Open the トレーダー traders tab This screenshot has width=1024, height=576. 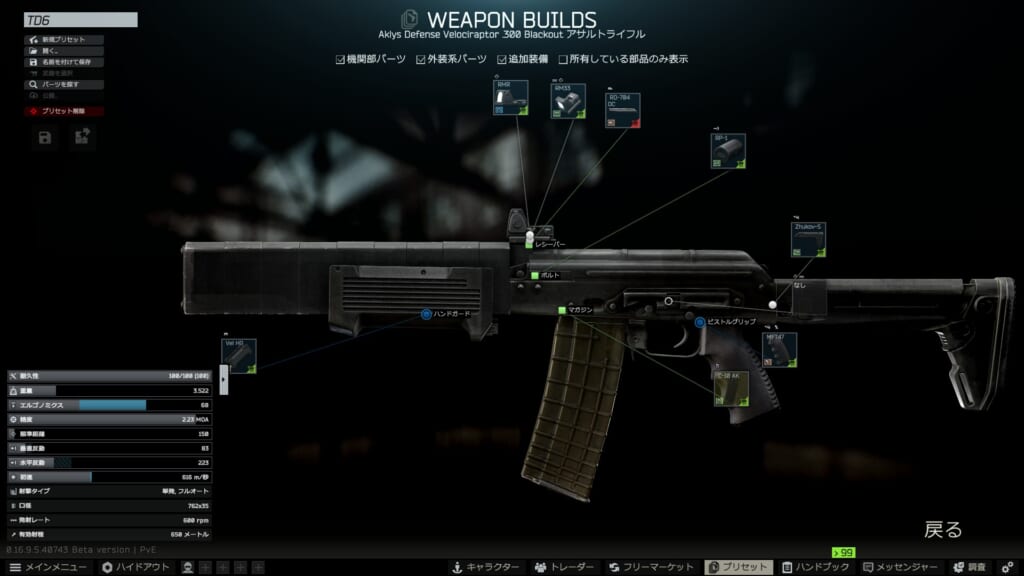(564, 567)
